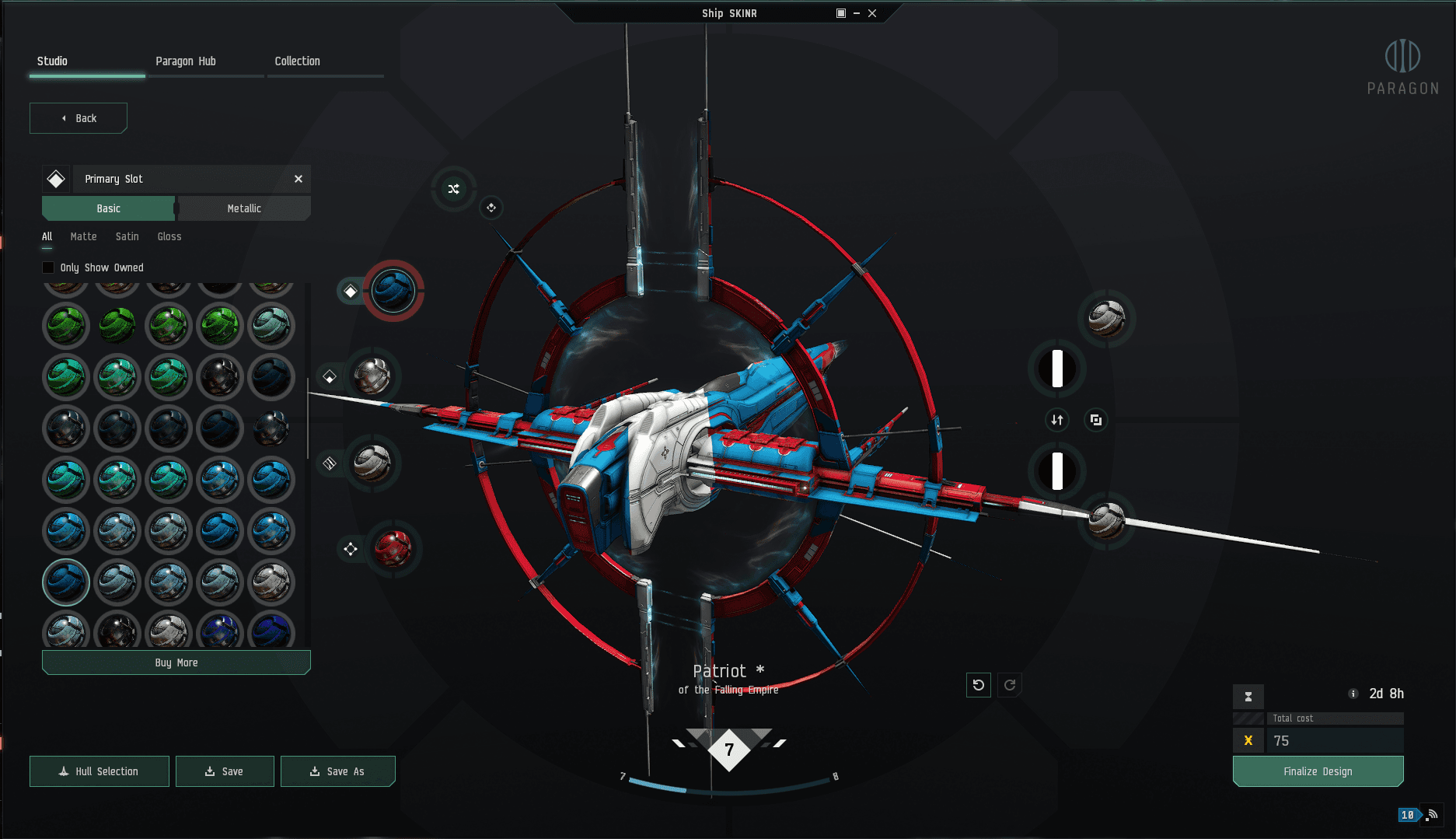Image resolution: width=1456 pixels, height=839 pixels.
Task: Show only Gloss finish swatches
Action: point(169,236)
